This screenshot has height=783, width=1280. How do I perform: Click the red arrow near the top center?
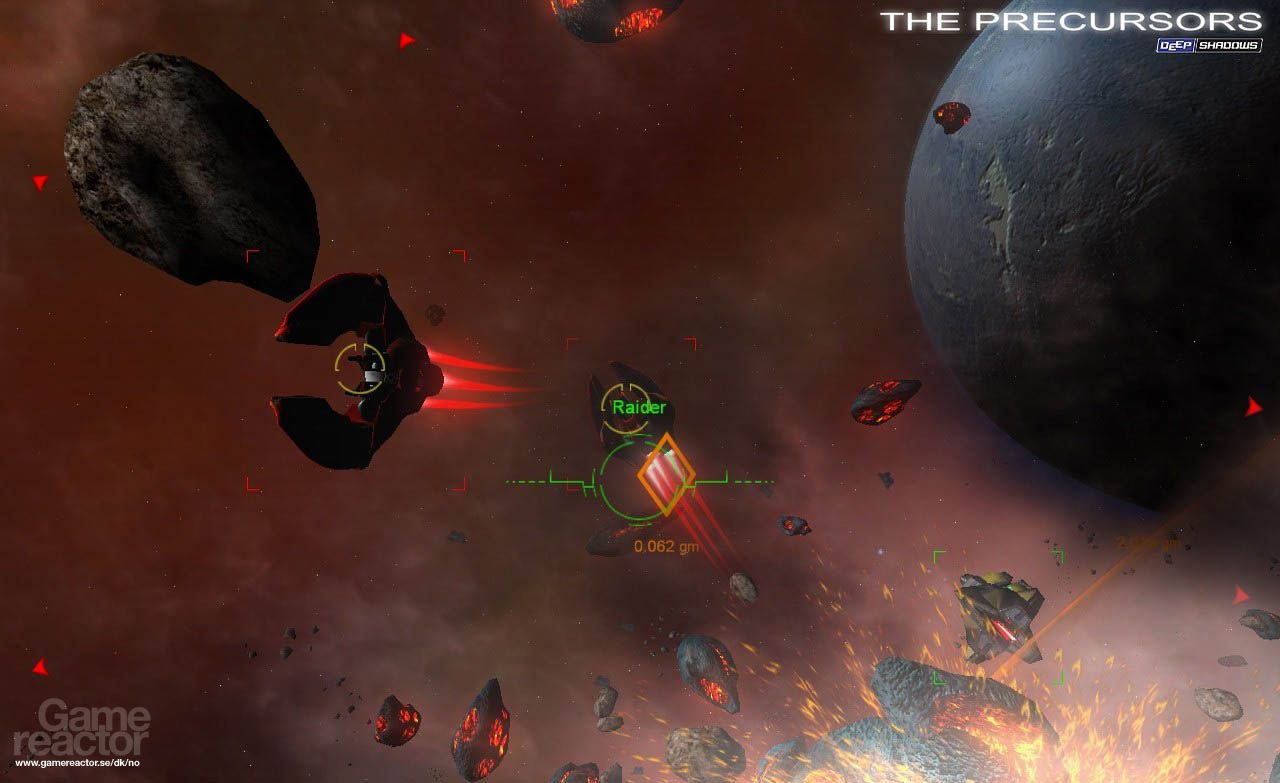tap(406, 41)
